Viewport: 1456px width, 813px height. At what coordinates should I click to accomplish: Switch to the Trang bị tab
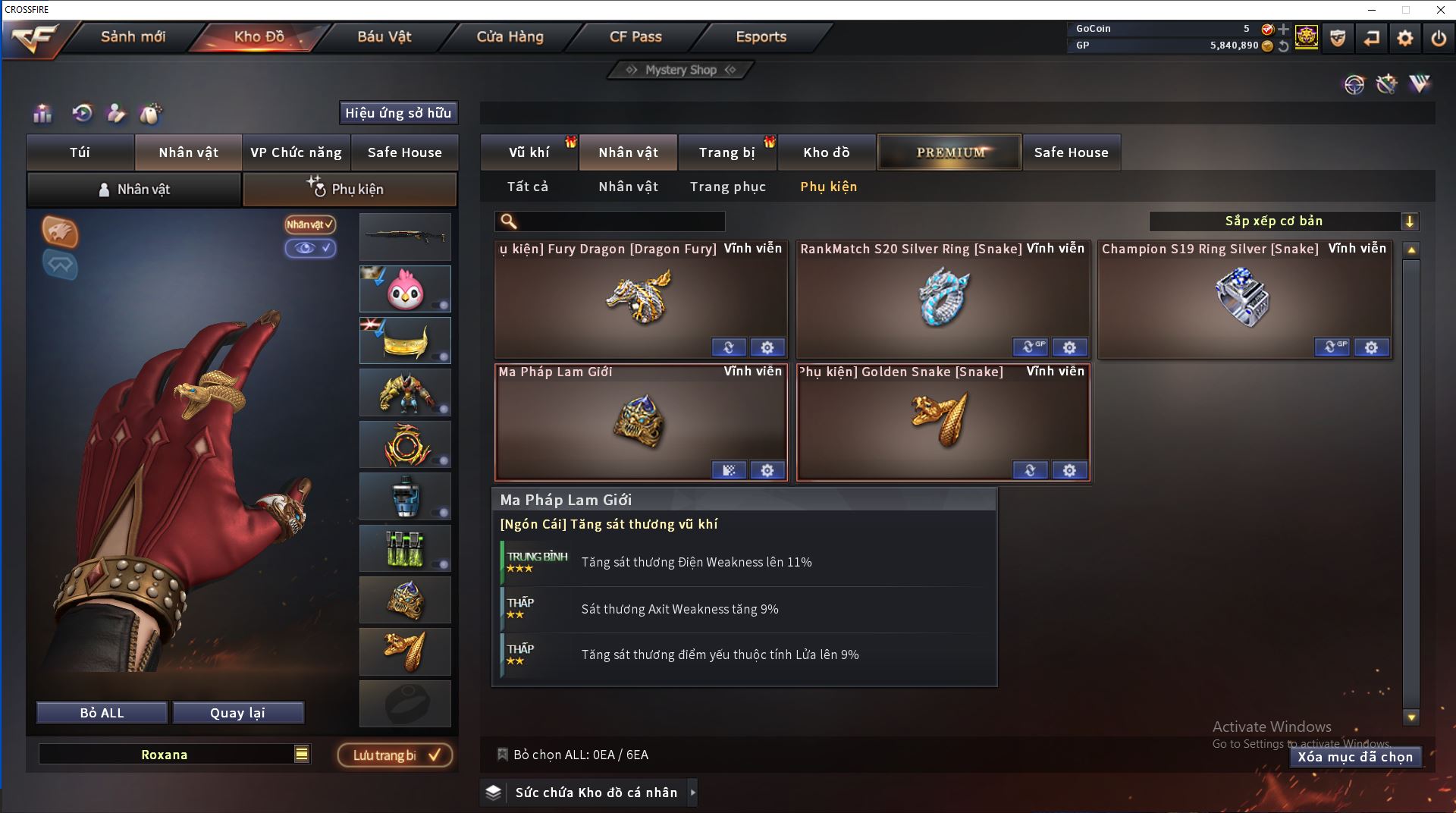pos(726,152)
